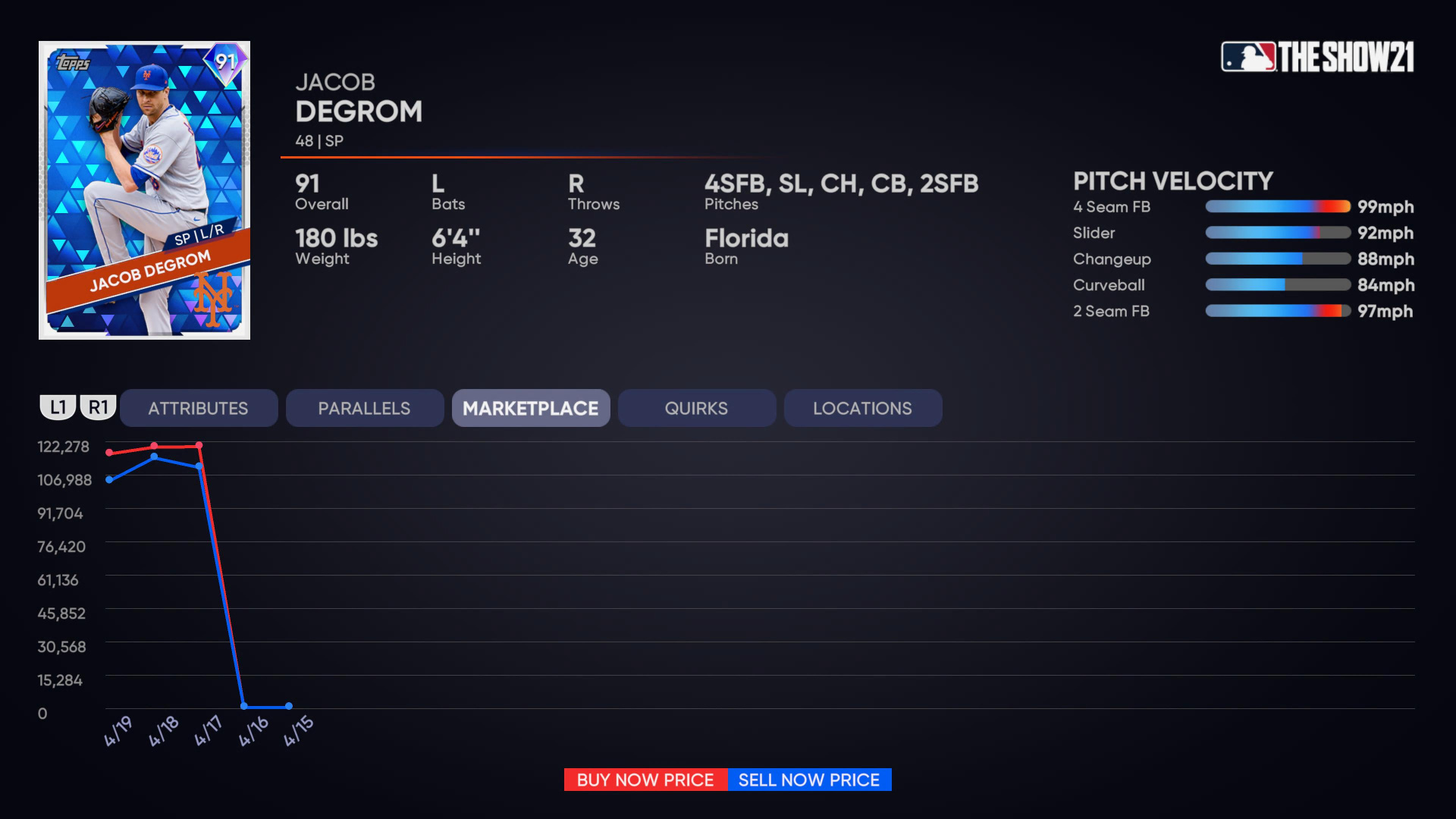Switch to the ATTRIBUTES tab
Image resolution: width=1456 pixels, height=819 pixels.
[x=199, y=407]
